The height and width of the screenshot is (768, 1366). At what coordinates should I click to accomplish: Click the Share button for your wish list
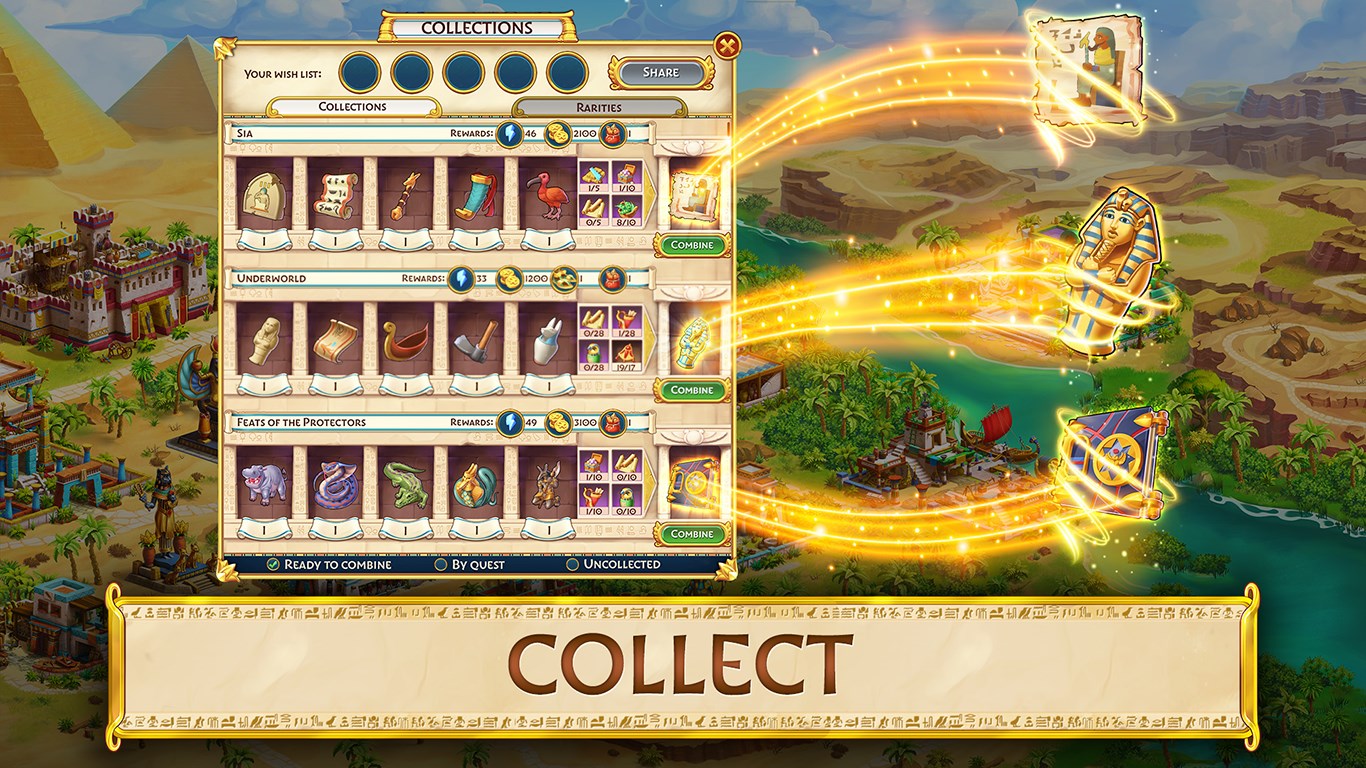[659, 72]
